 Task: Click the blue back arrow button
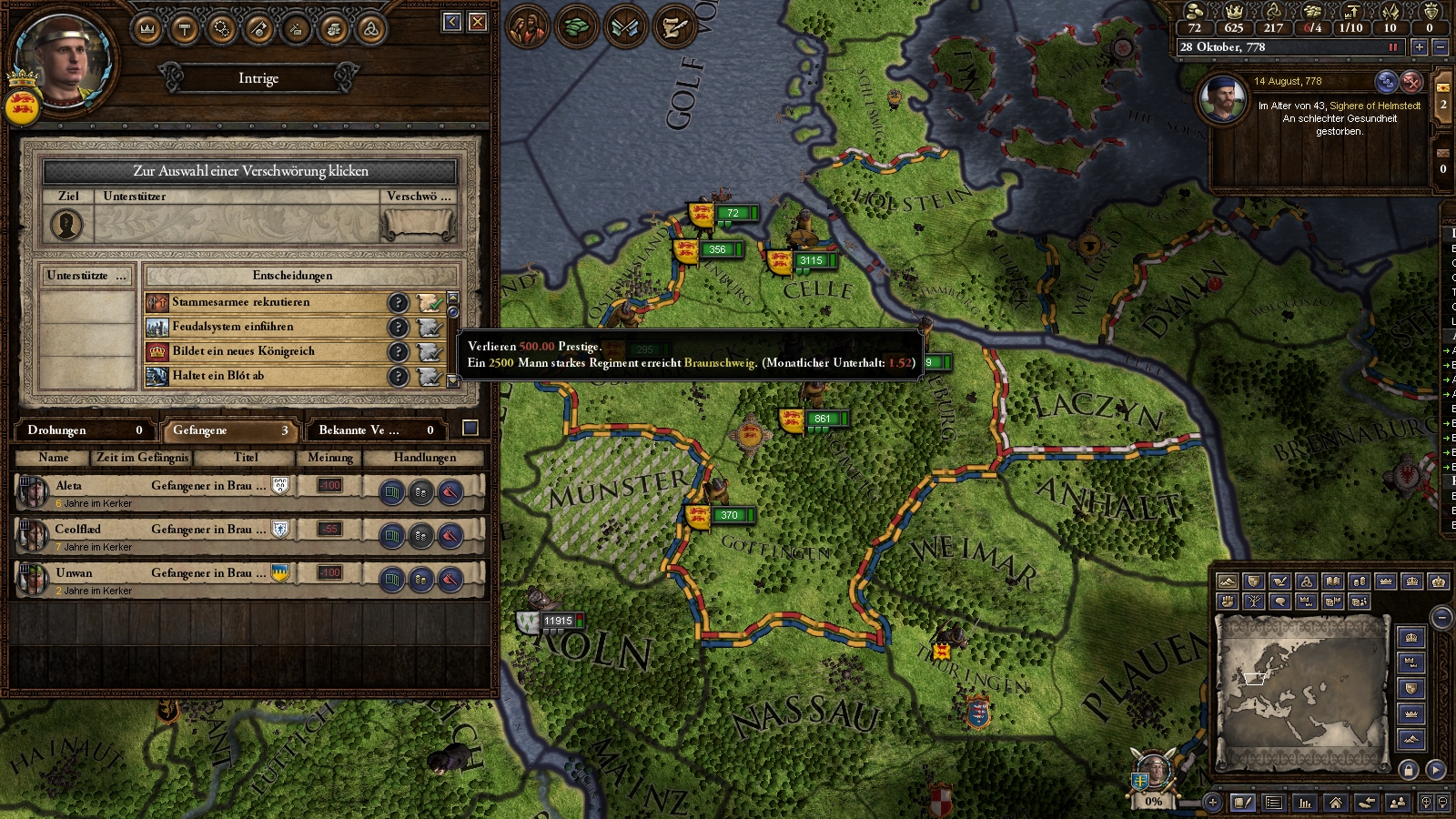[x=452, y=22]
